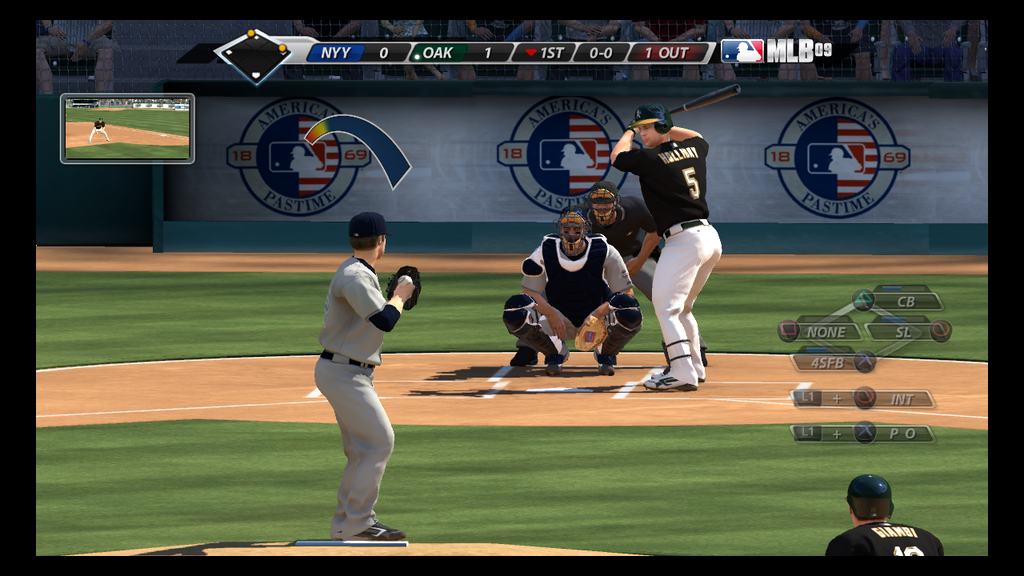Screen dimensions: 1024x576
Task: Call the P O pitchout option
Action: point(901,433)
